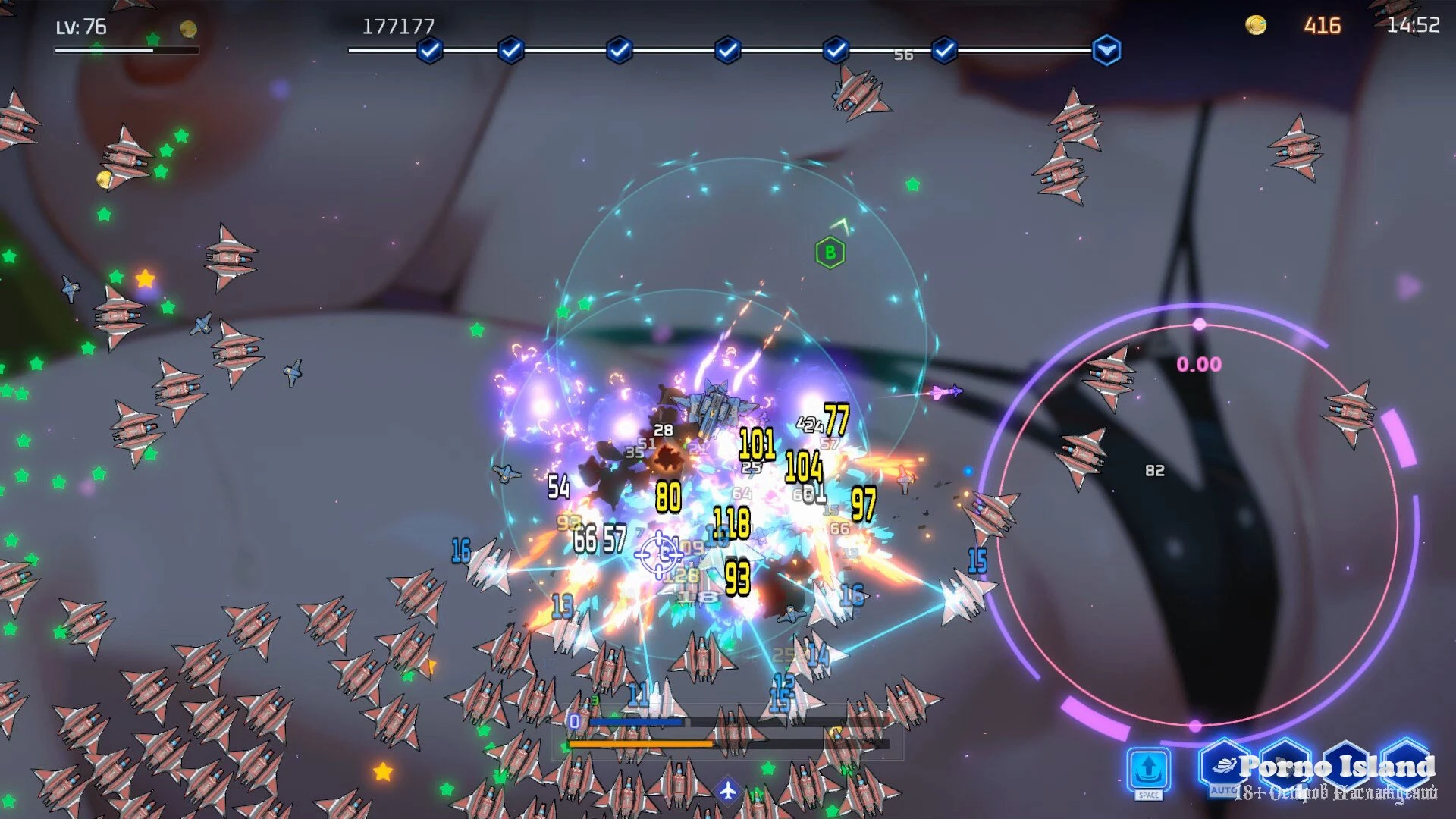Trigger the planet hexagon skill marked AUTO
Viewport: 1456px width, 819px height.
(x=1224, y=767)
